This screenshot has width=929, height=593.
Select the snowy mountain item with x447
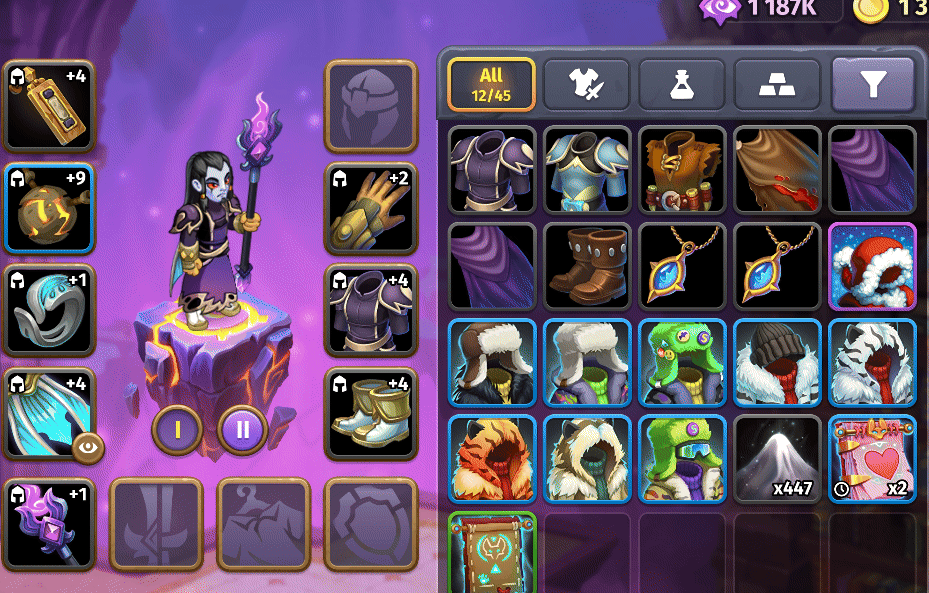pos(777,458)
